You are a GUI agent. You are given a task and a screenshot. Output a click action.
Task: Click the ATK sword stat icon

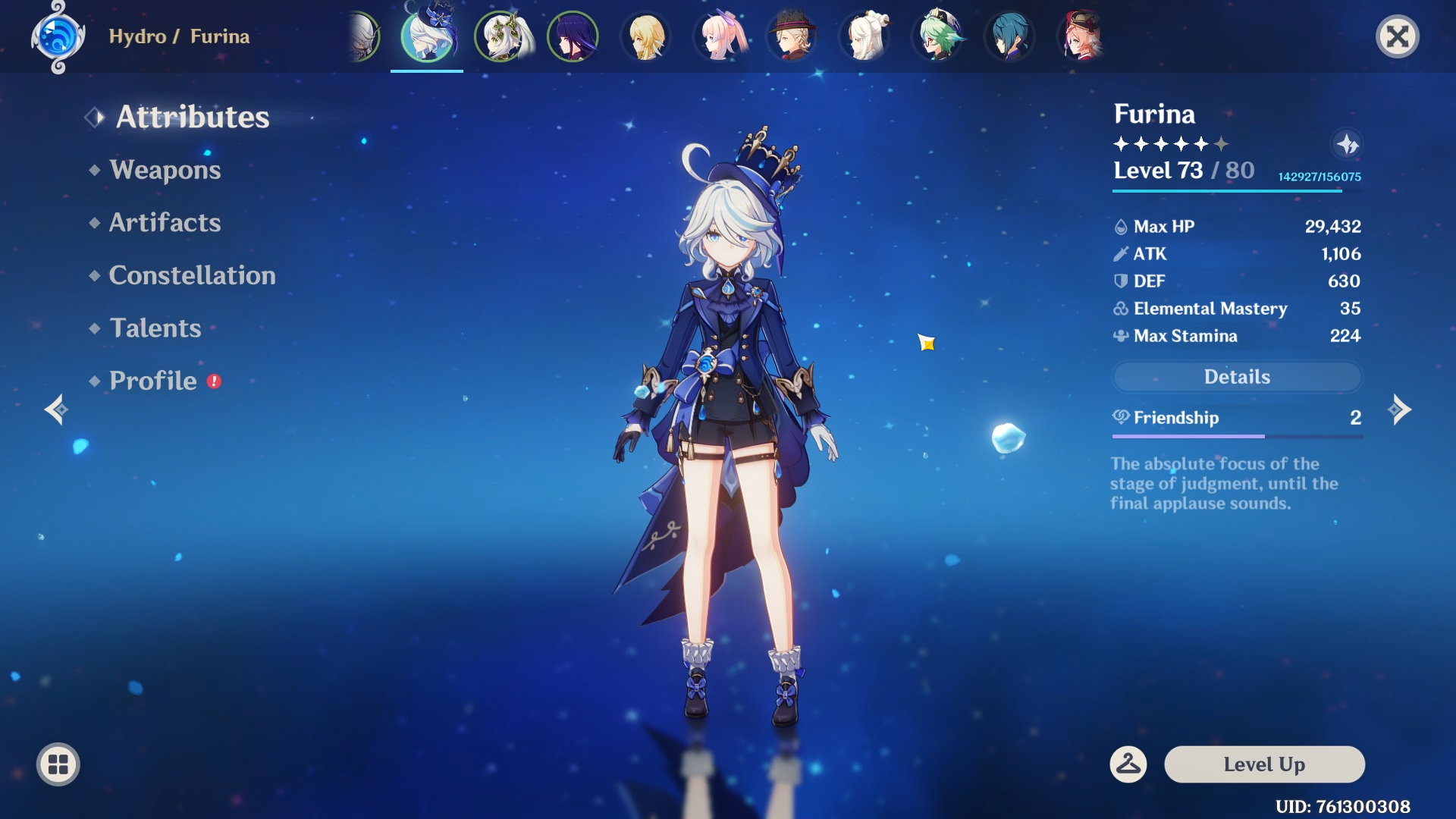(1120, 254)
